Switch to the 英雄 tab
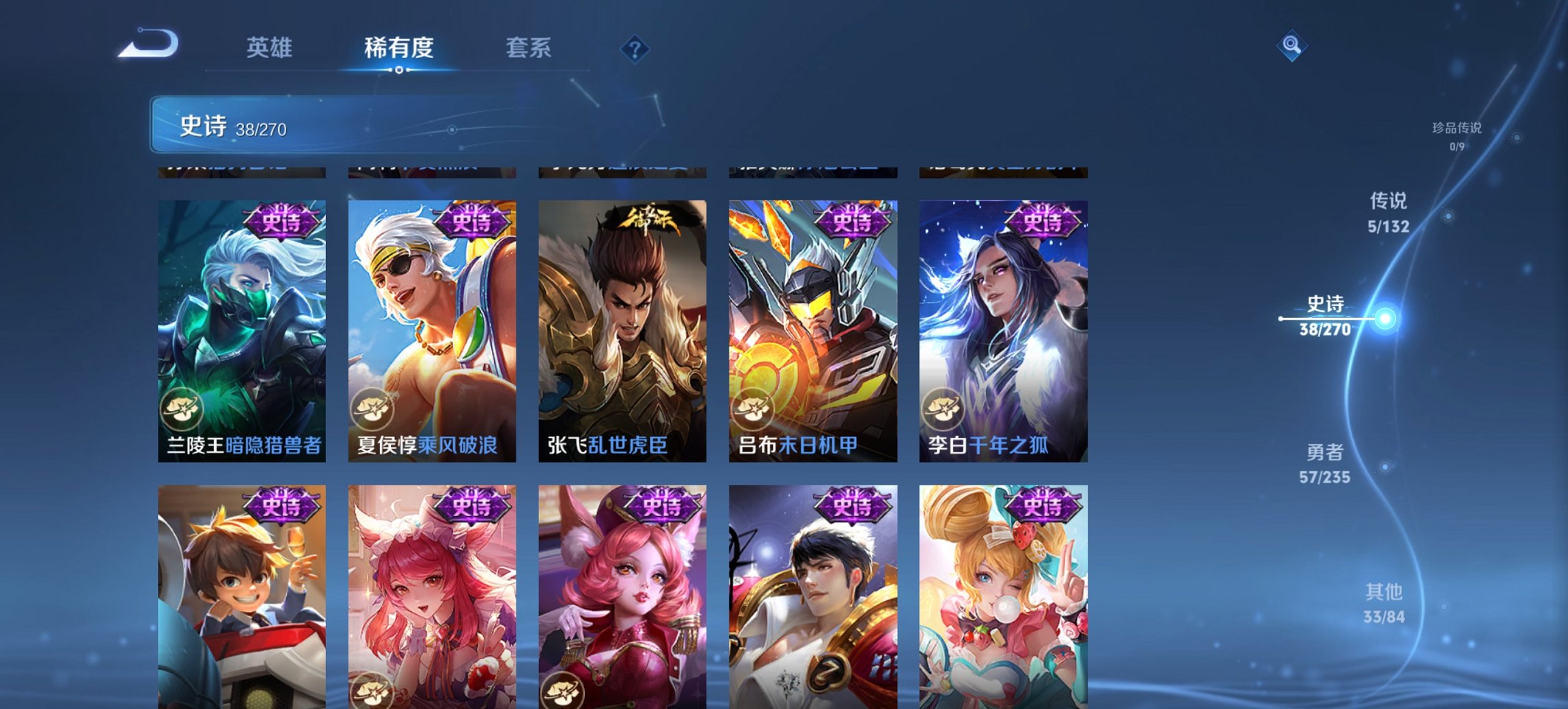Screen dimensions: 1568x709 271,48
